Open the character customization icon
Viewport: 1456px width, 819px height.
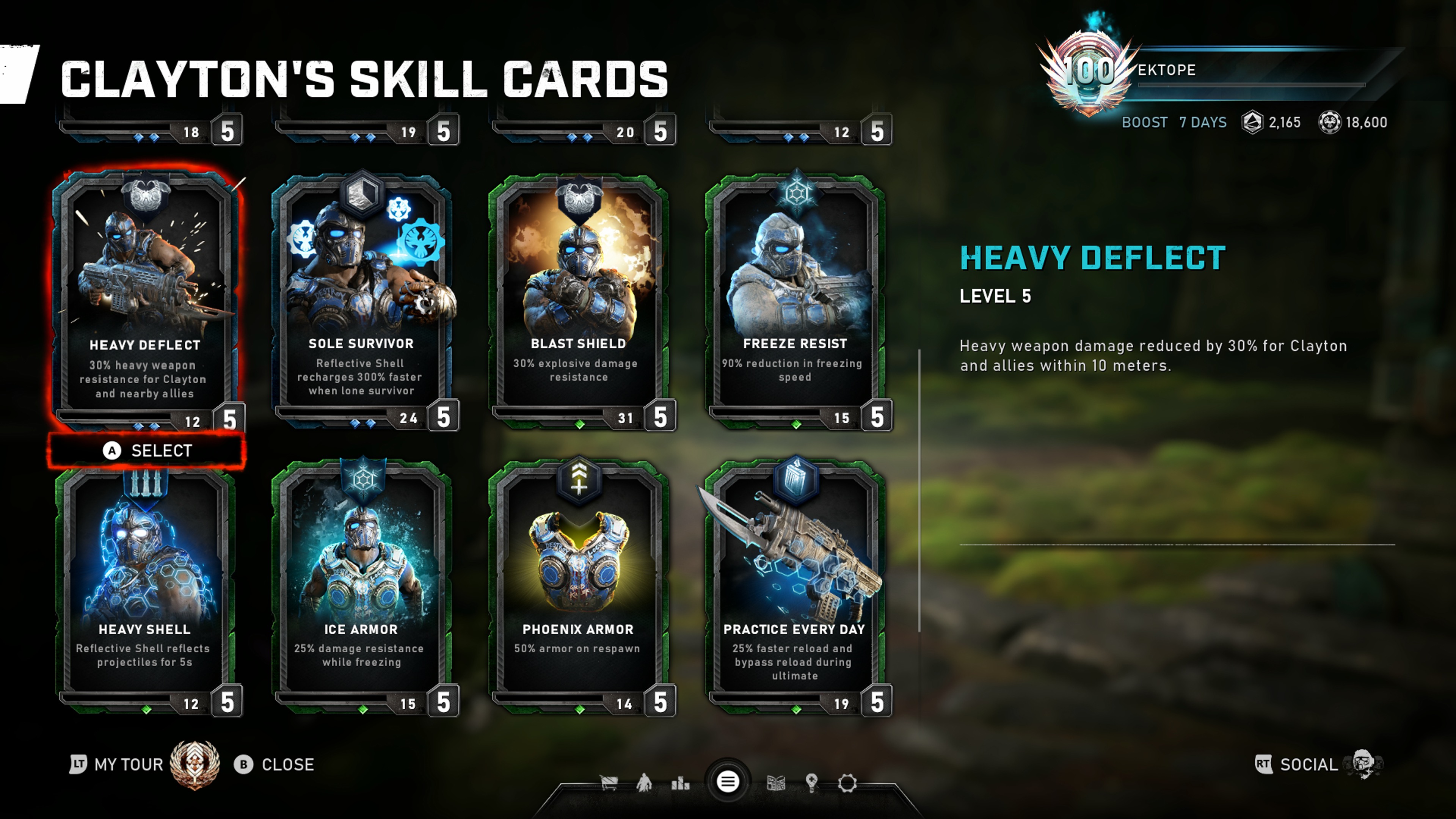[644, 783]
